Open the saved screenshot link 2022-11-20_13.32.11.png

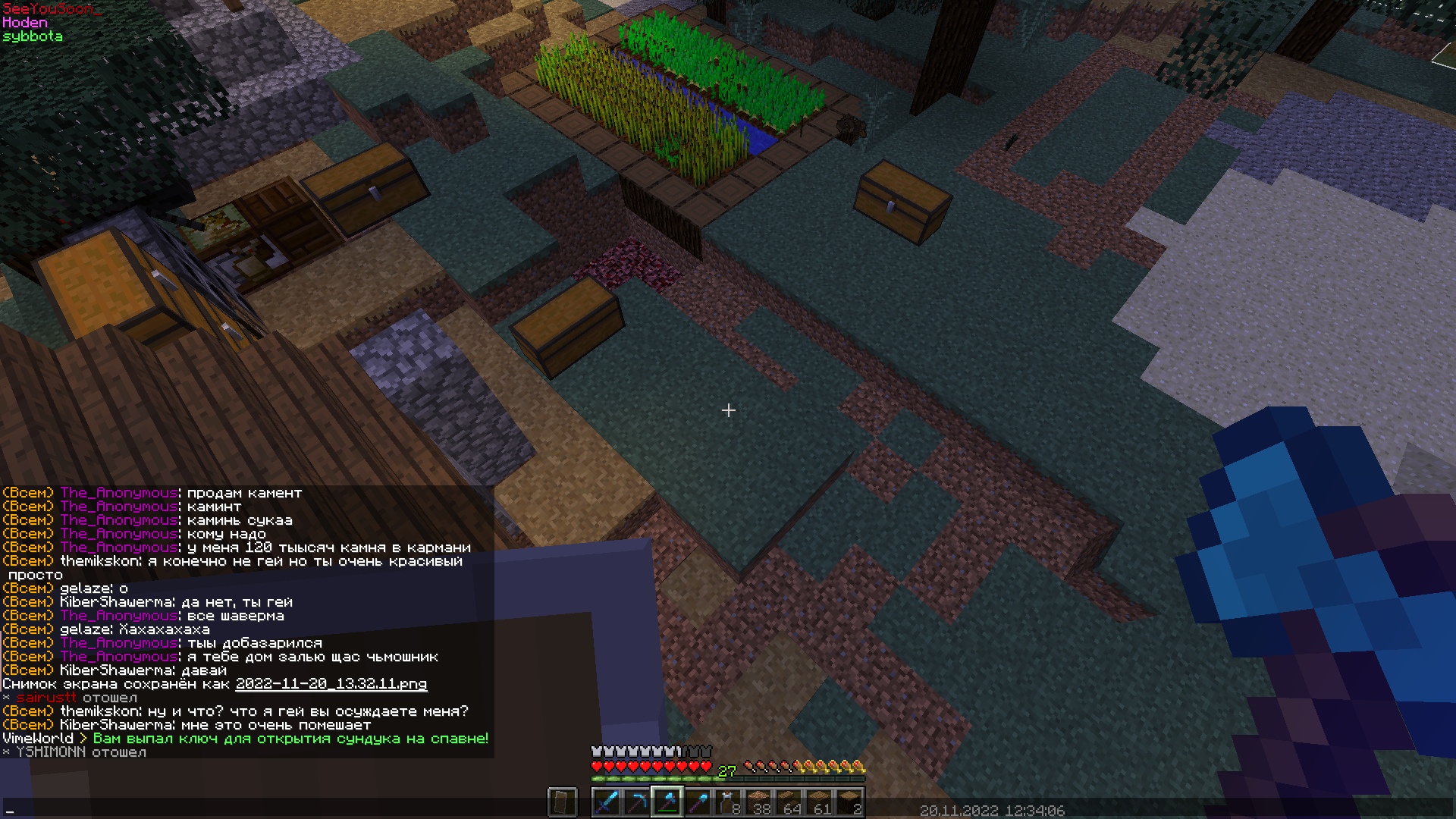click(331, 684)
